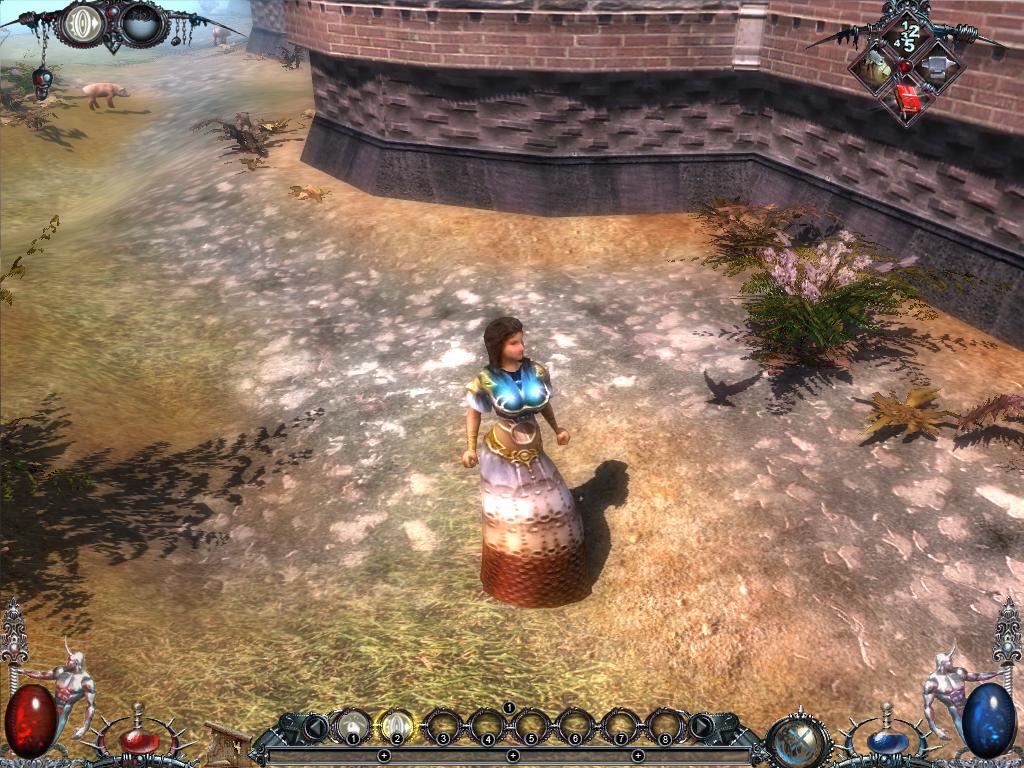
Task: Open the red book icon
Action: pos(907,98)
